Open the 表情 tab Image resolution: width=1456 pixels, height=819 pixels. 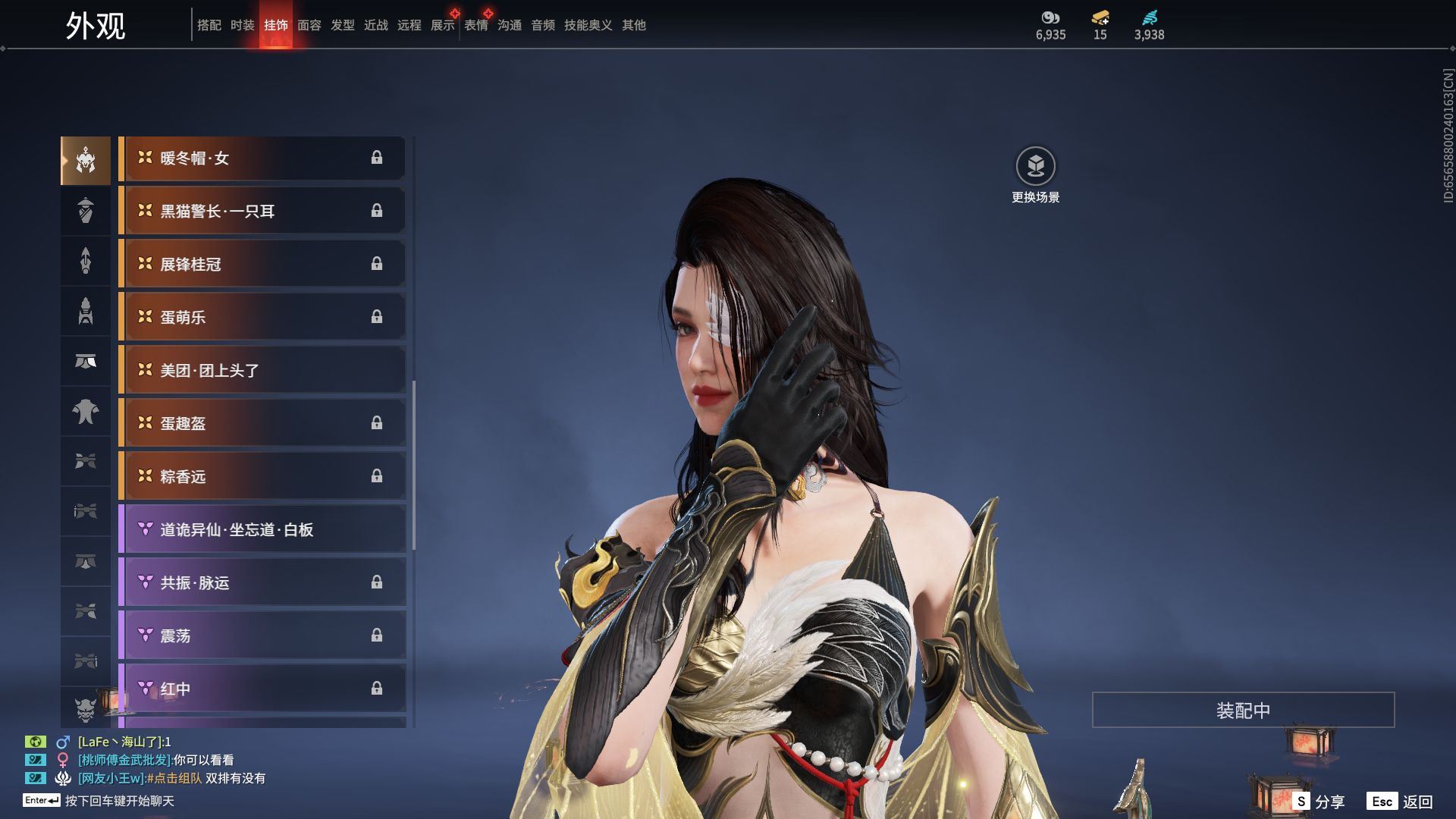tap(476, 25)
